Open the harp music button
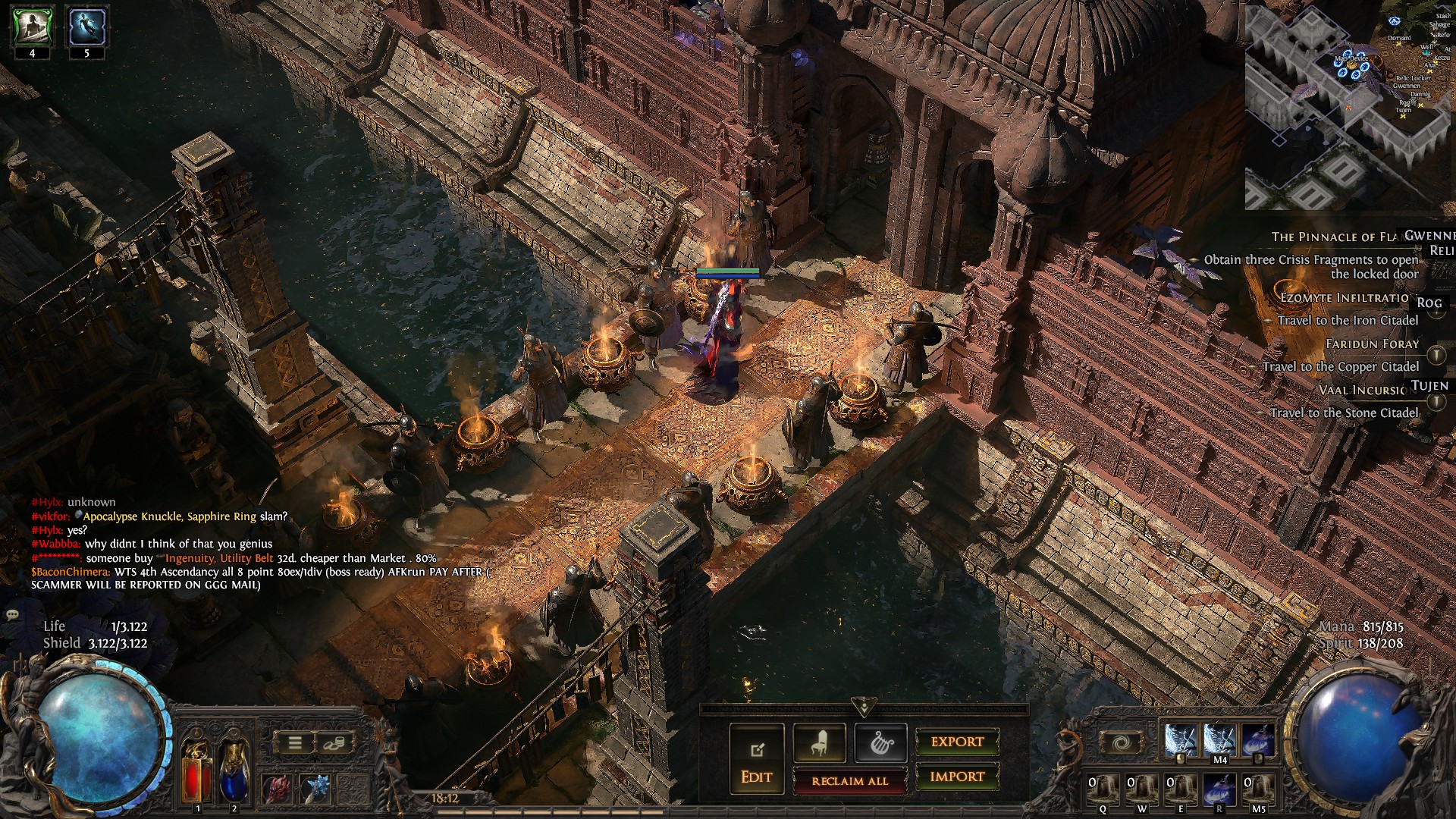Viewport: 1456px width, 819px height. click(x=880, y=743)
